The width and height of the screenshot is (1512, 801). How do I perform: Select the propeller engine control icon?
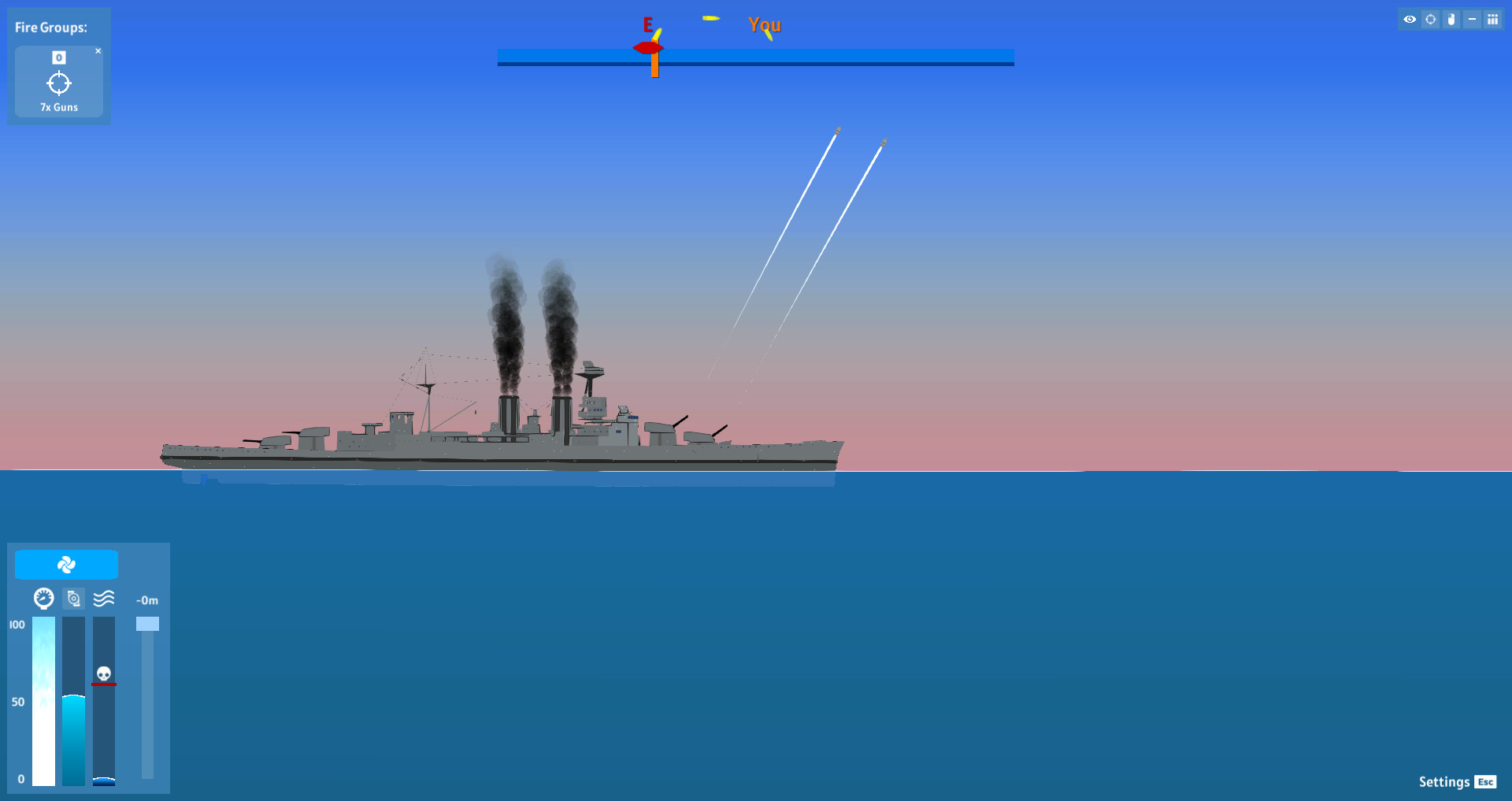(66, 564)
